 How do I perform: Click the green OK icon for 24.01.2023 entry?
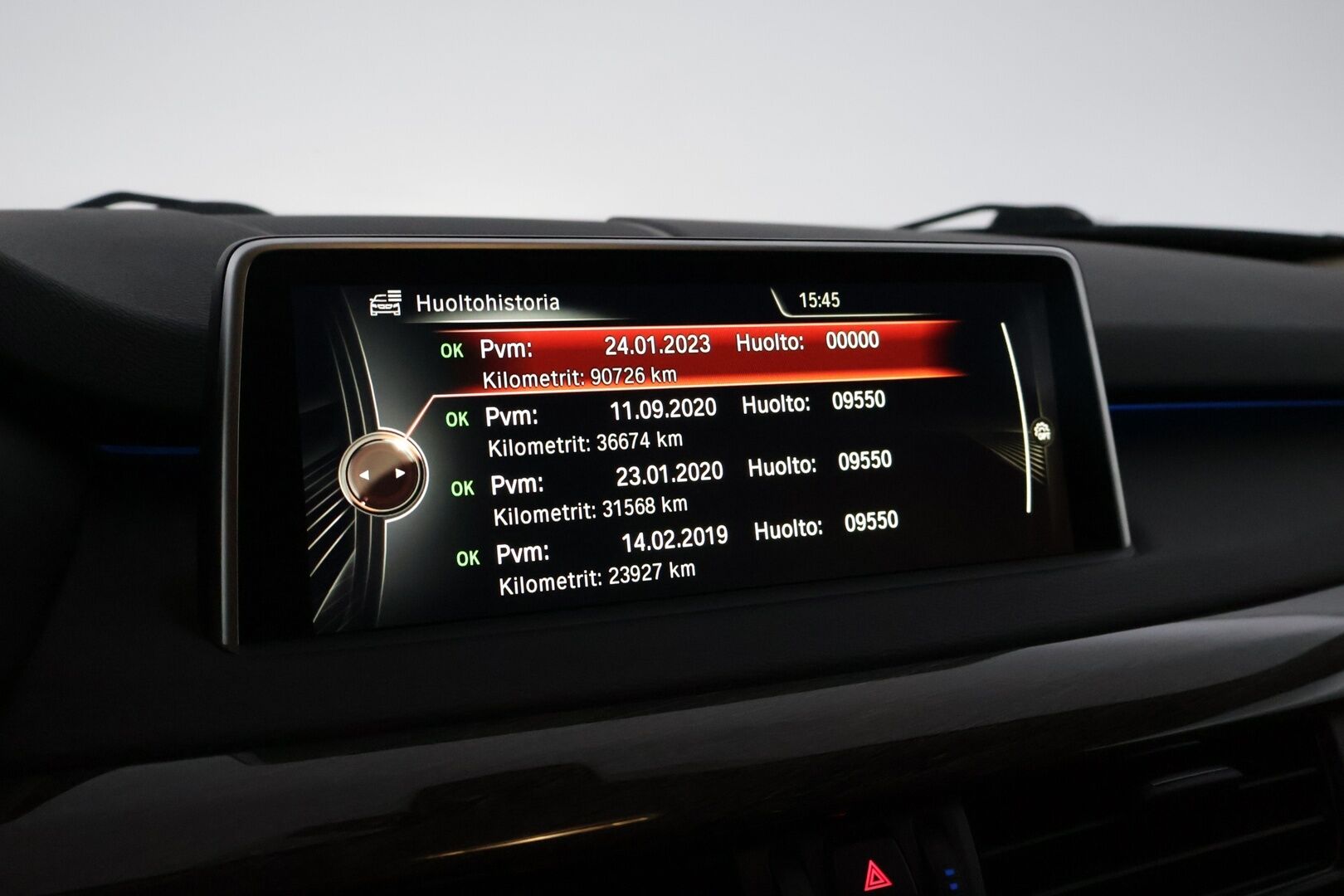pos(453,349)
